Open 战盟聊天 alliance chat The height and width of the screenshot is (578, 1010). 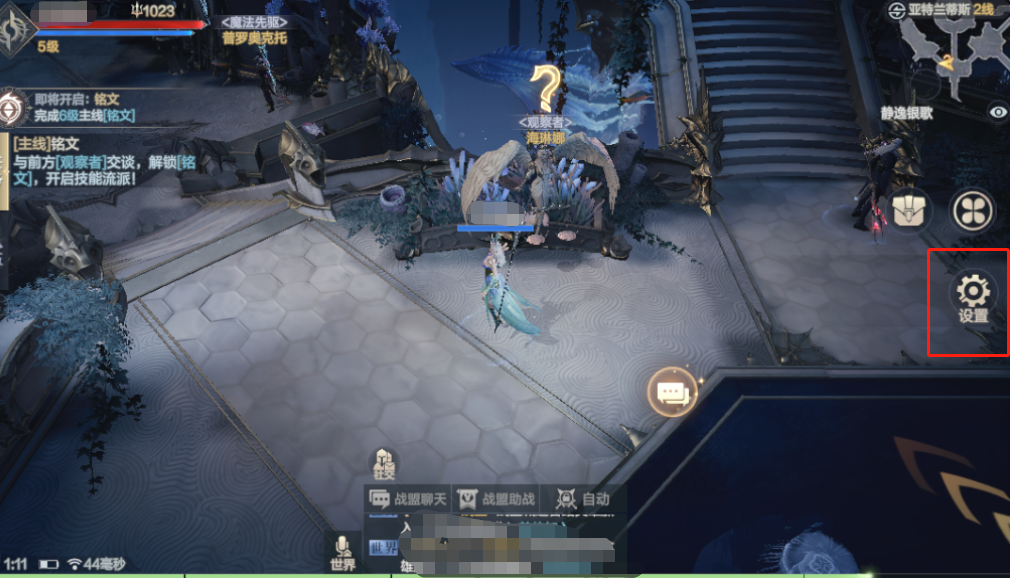click(408, 499)
